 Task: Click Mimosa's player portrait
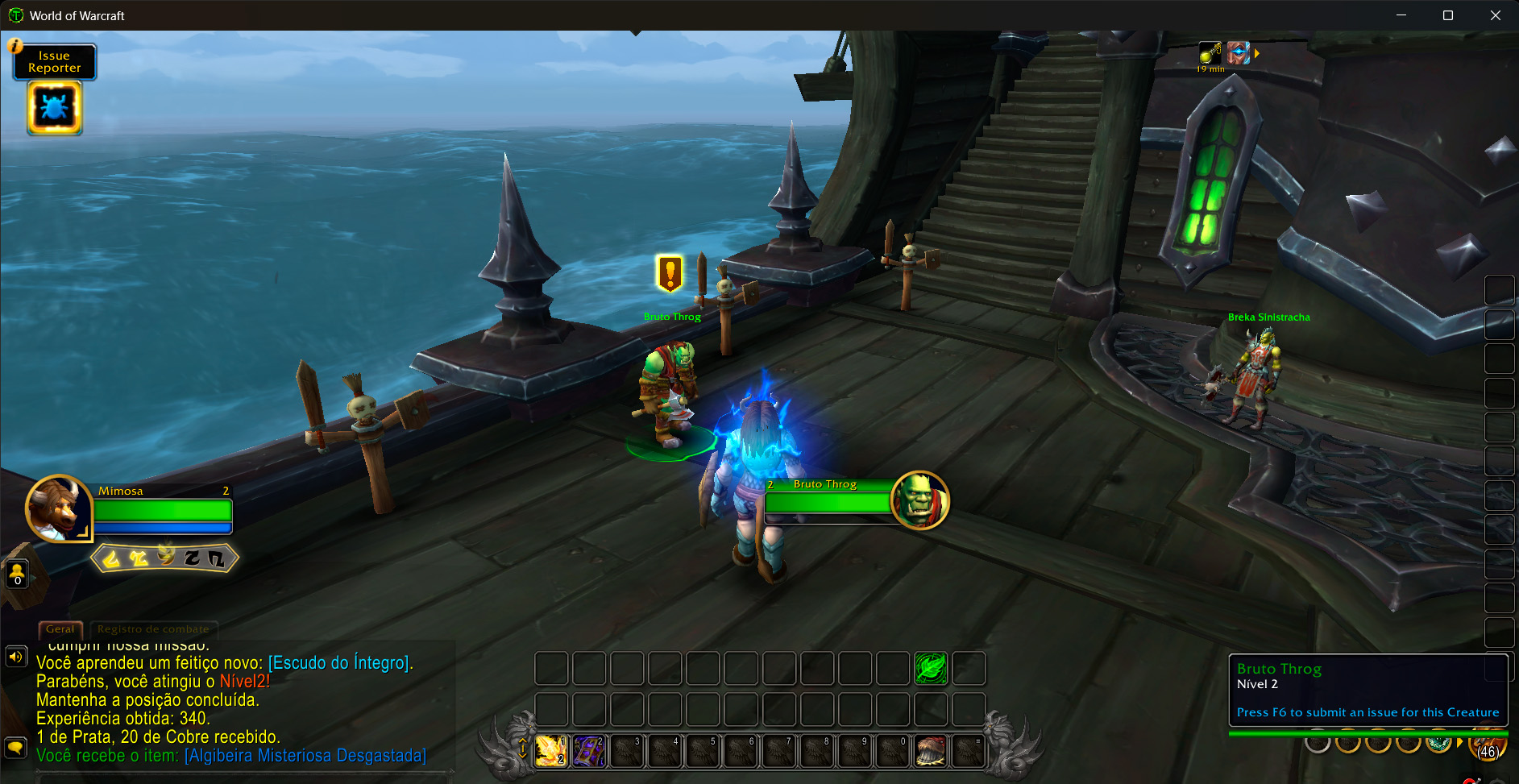pyautogui.click(x=58, y=508)
